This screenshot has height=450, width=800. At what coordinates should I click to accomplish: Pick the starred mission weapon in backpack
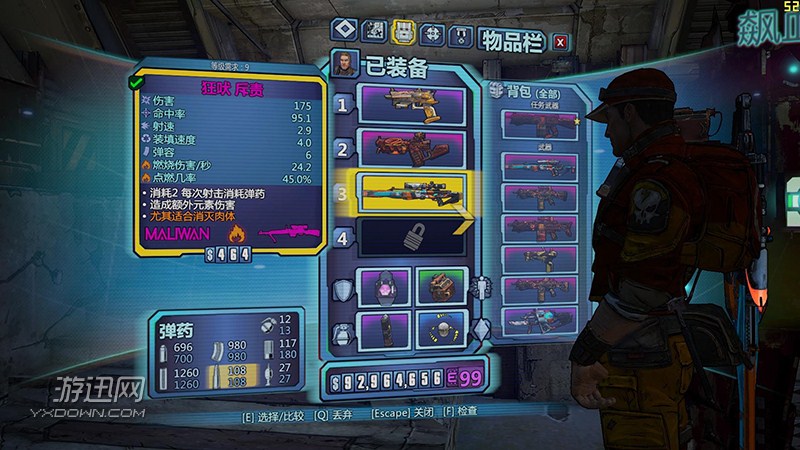[x=540, y=123]
